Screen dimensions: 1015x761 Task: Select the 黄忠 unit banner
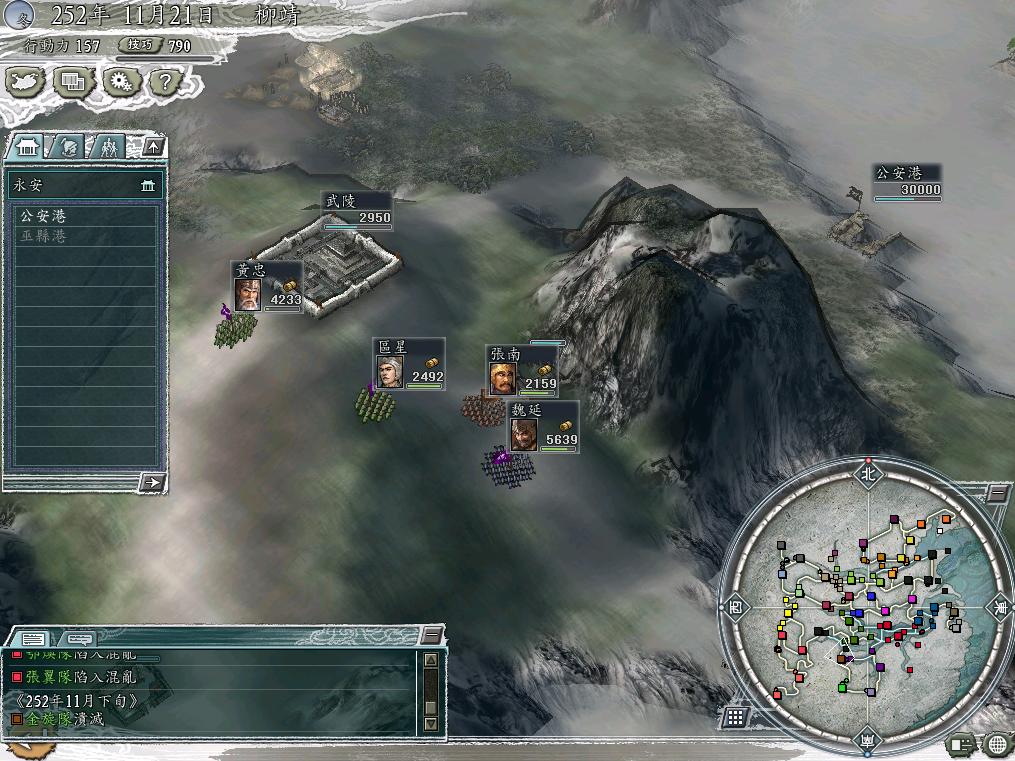(x=266, y=287)
